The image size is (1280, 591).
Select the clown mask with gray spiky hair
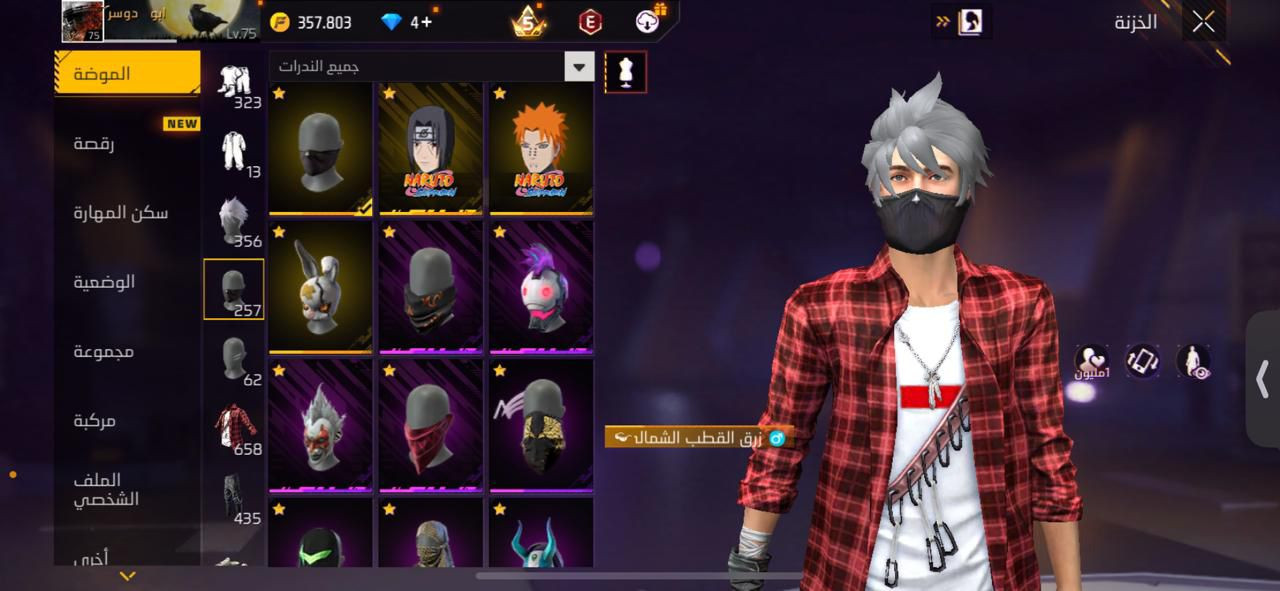(x=320, y=425)
